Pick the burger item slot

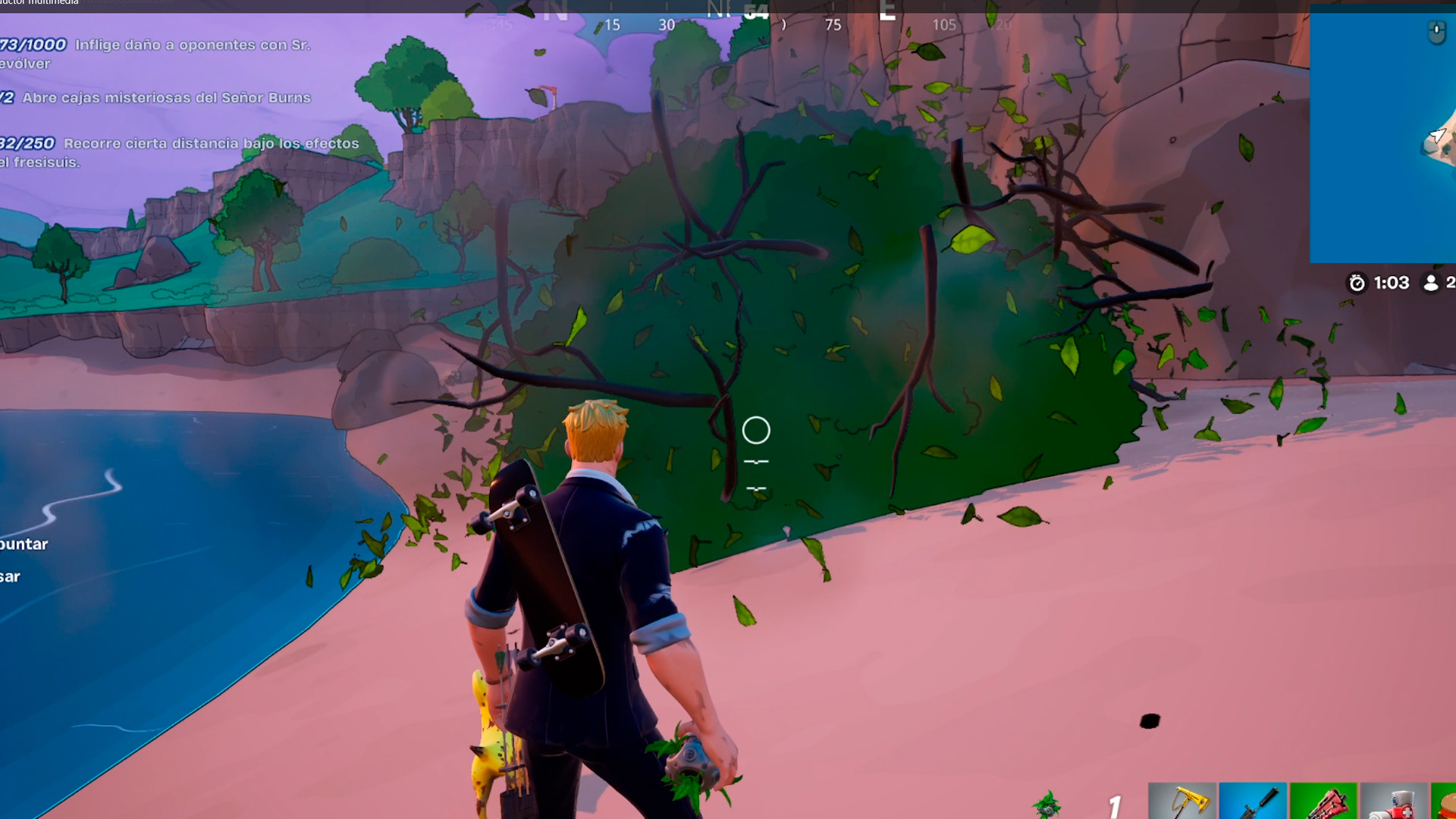(1444, 802)
